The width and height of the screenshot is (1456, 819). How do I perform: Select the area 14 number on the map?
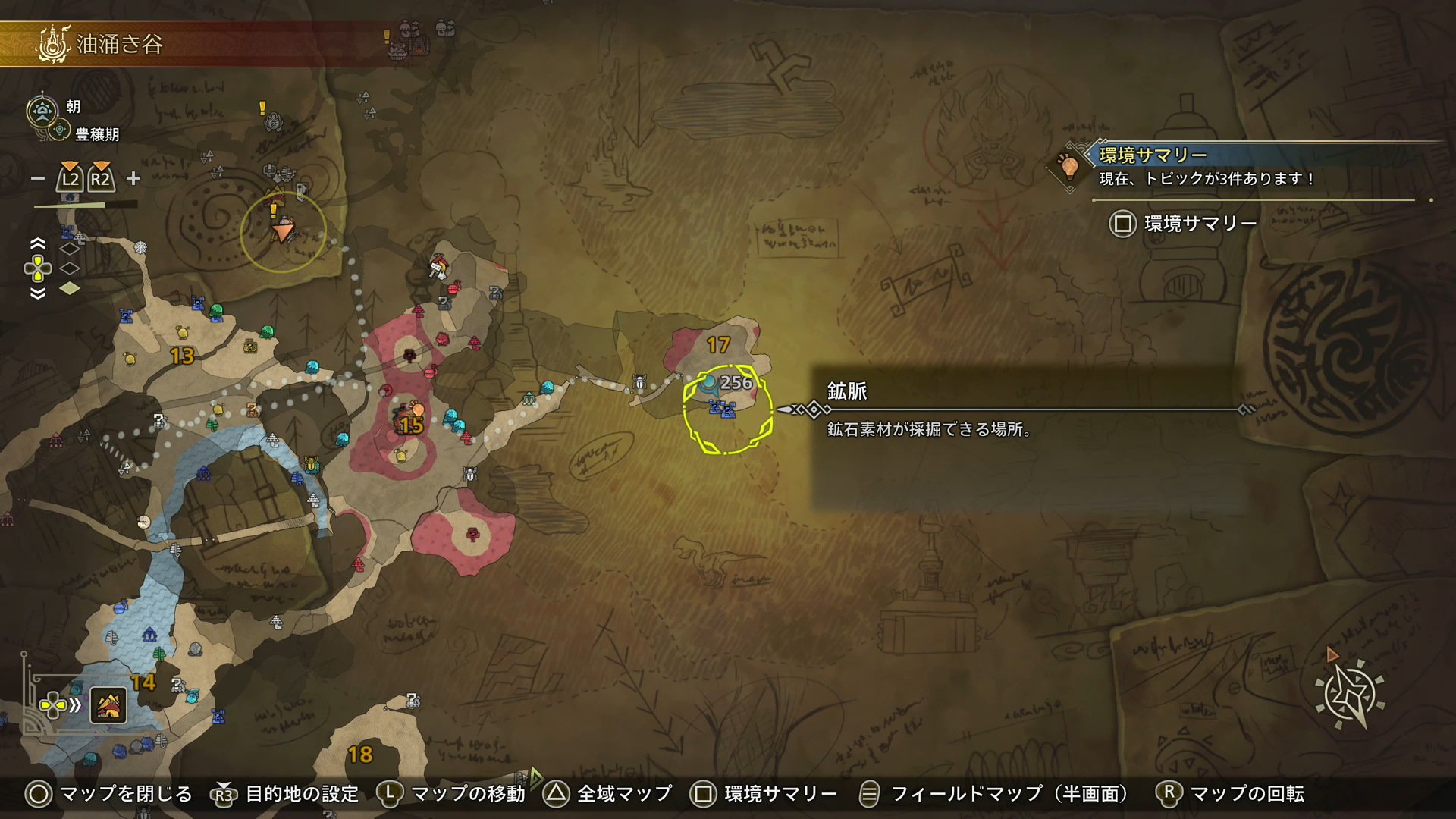click(143, 682)
